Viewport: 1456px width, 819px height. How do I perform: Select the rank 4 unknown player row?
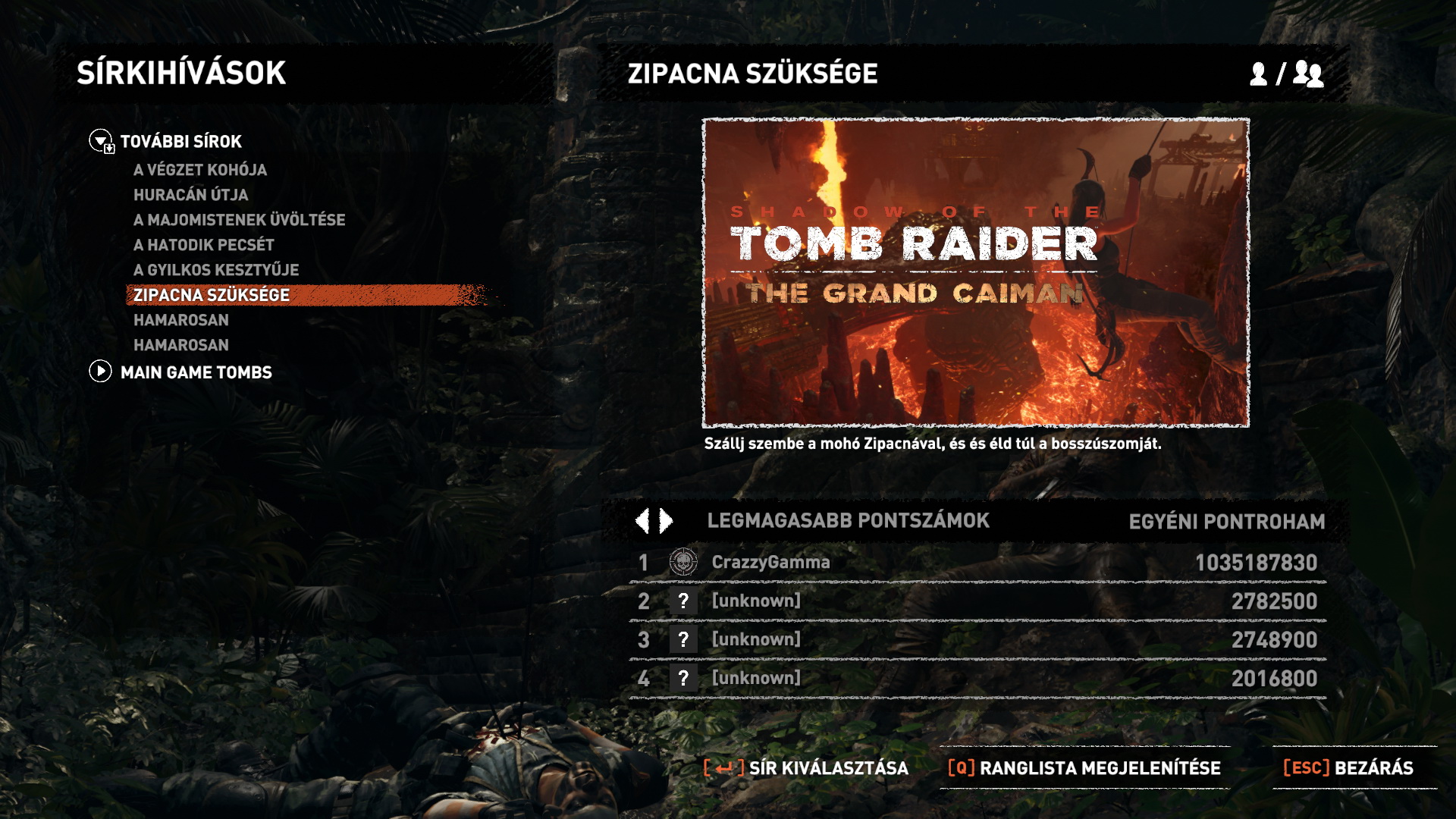(x=977, y=679)
